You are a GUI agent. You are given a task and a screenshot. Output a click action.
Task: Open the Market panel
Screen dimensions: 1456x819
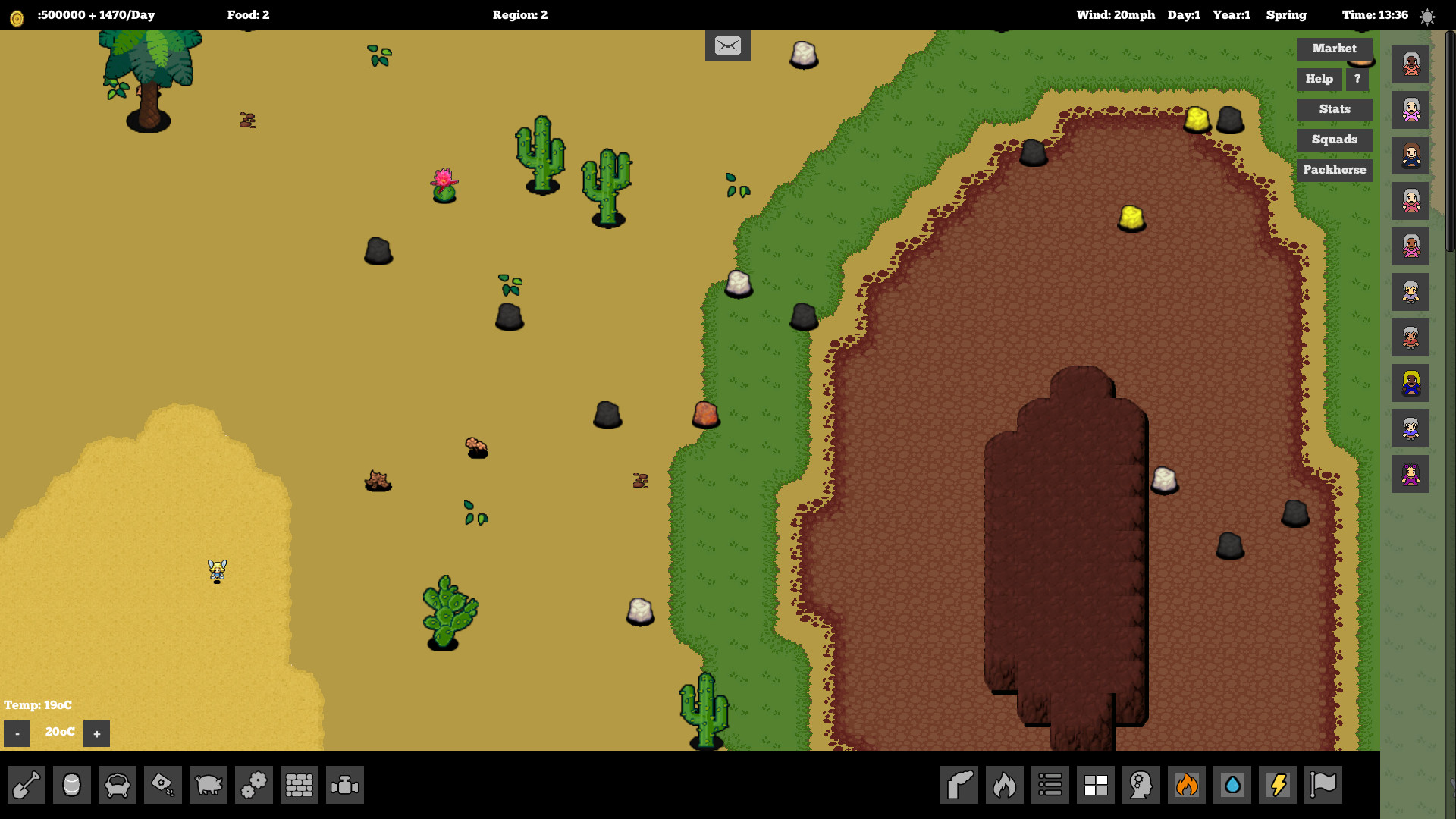[x=1334, y=49]
